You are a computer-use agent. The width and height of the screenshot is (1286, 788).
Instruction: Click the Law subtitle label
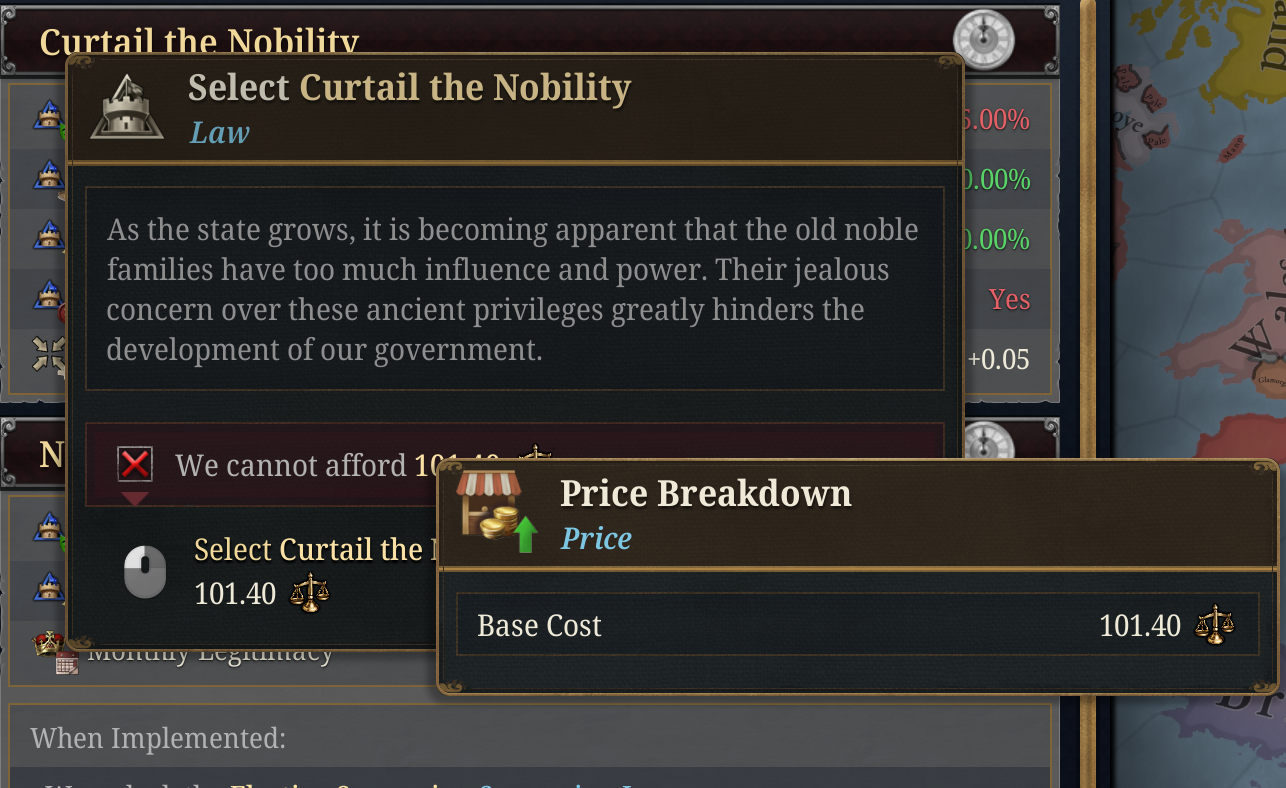pos(217,133)
